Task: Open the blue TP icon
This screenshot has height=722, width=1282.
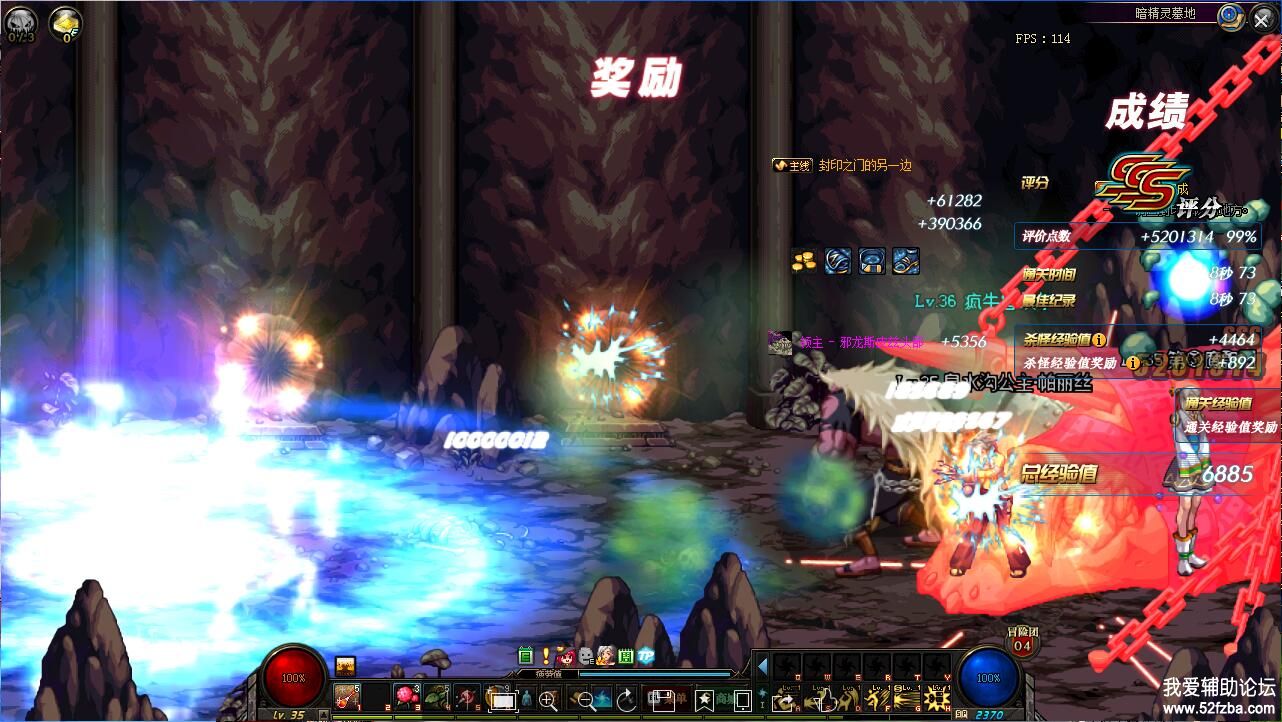Action: (x=646, y=656)
